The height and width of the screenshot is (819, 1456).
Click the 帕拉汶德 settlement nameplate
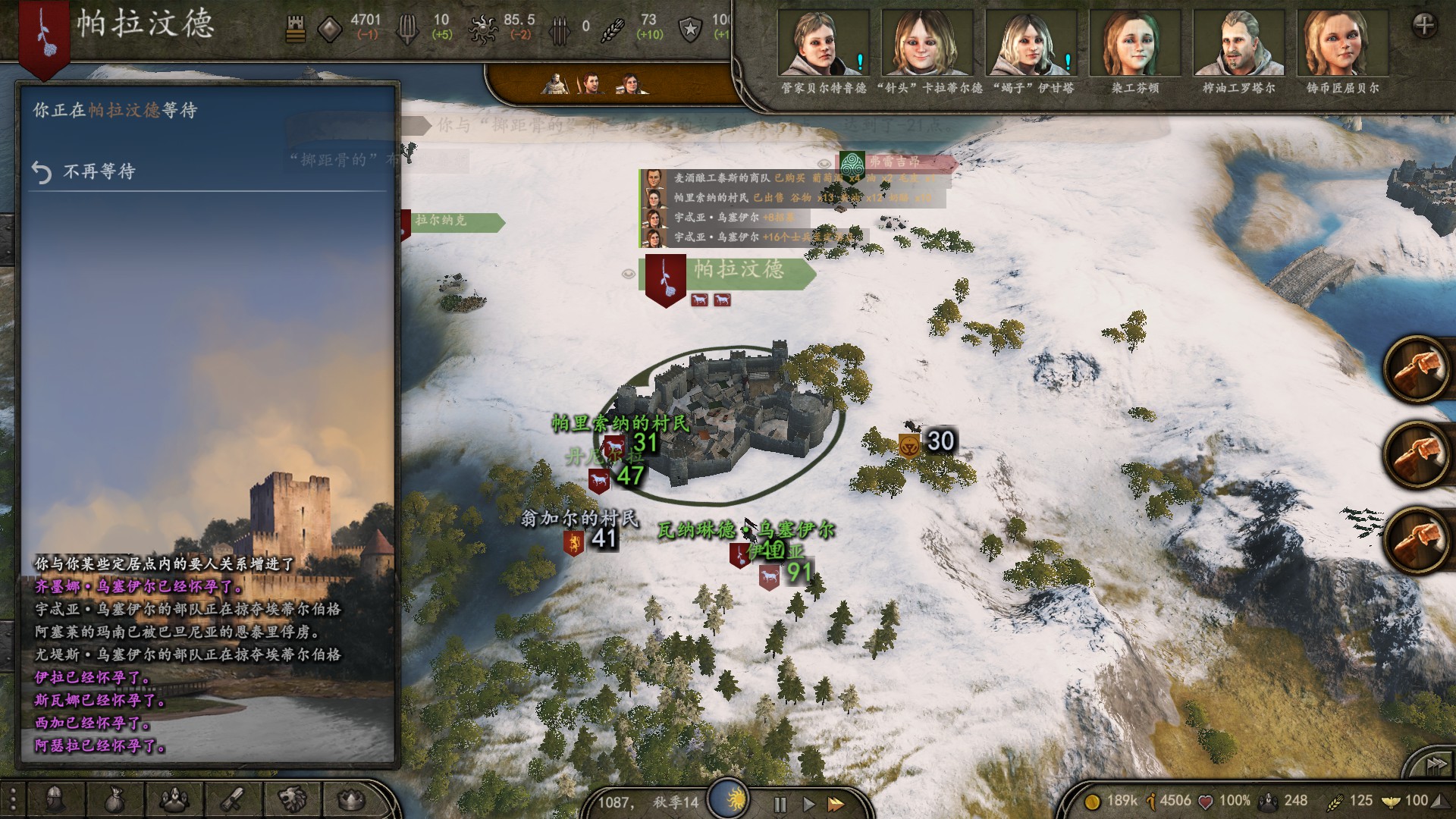click(x=737, y=270)
